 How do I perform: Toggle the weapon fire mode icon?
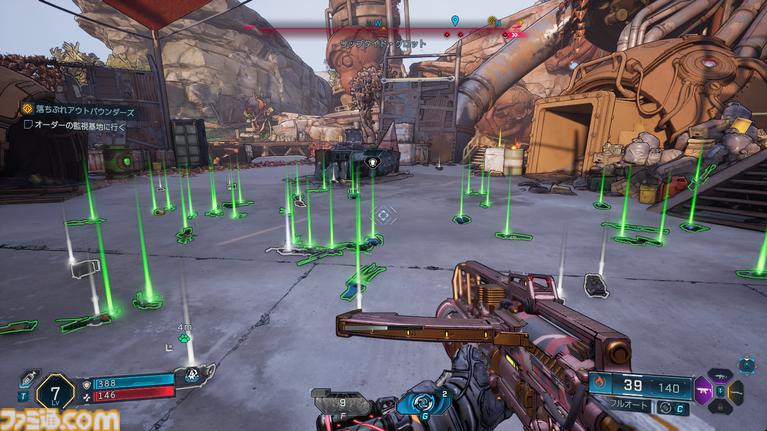pyautogui.click(x=664, y=408)
